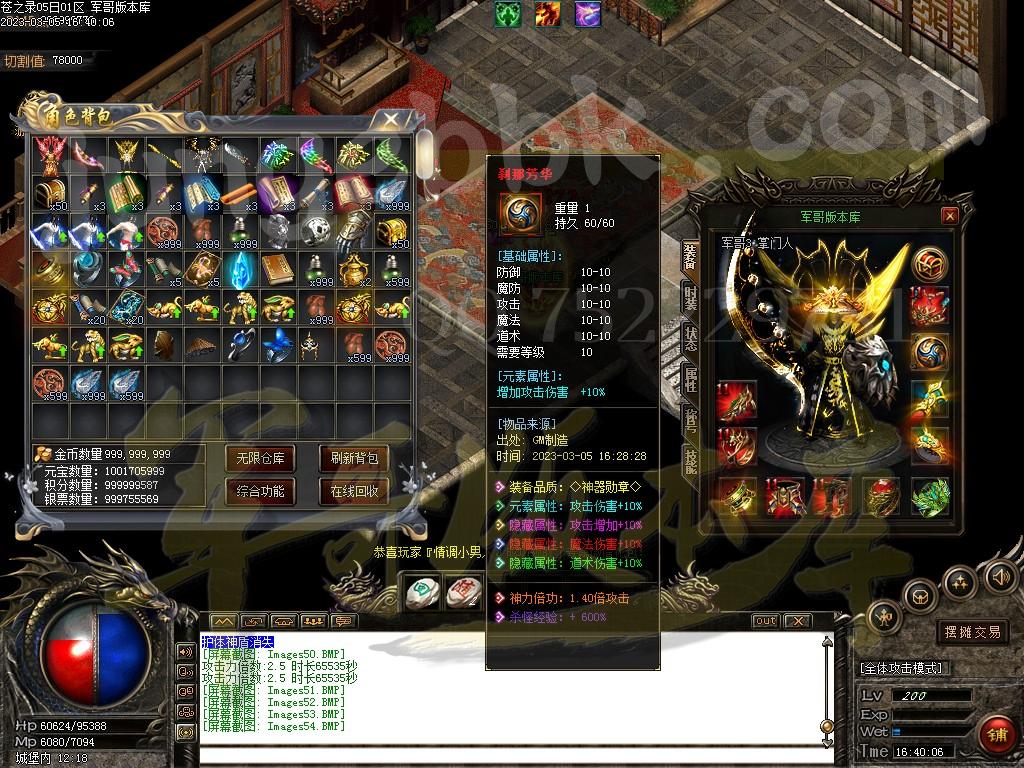Switch to the 状态 status tab
This screenshot has height=768, width=1024.
[690, 337]
